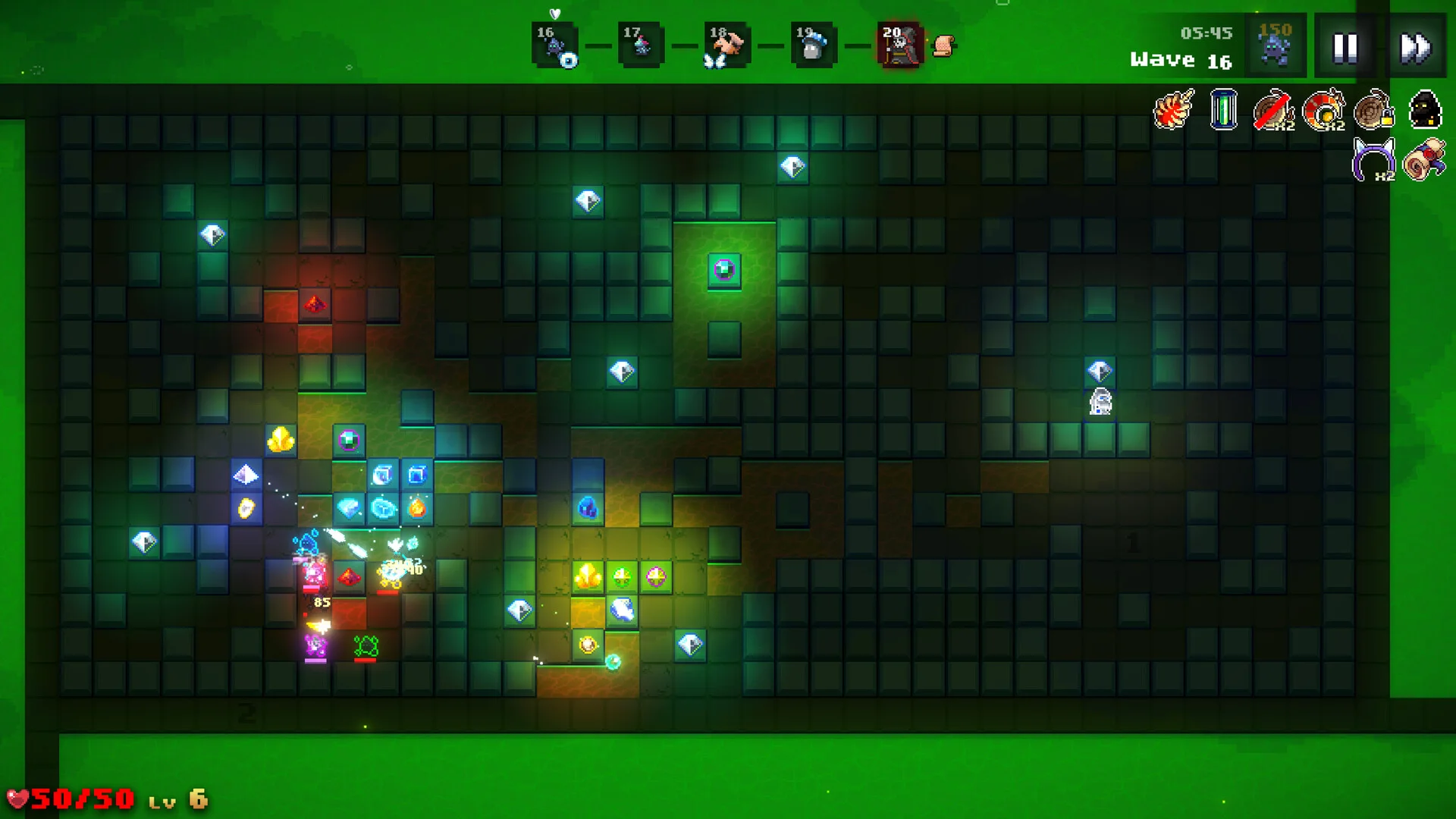Inspect the crossed-out snail relic

[1273, 110]
